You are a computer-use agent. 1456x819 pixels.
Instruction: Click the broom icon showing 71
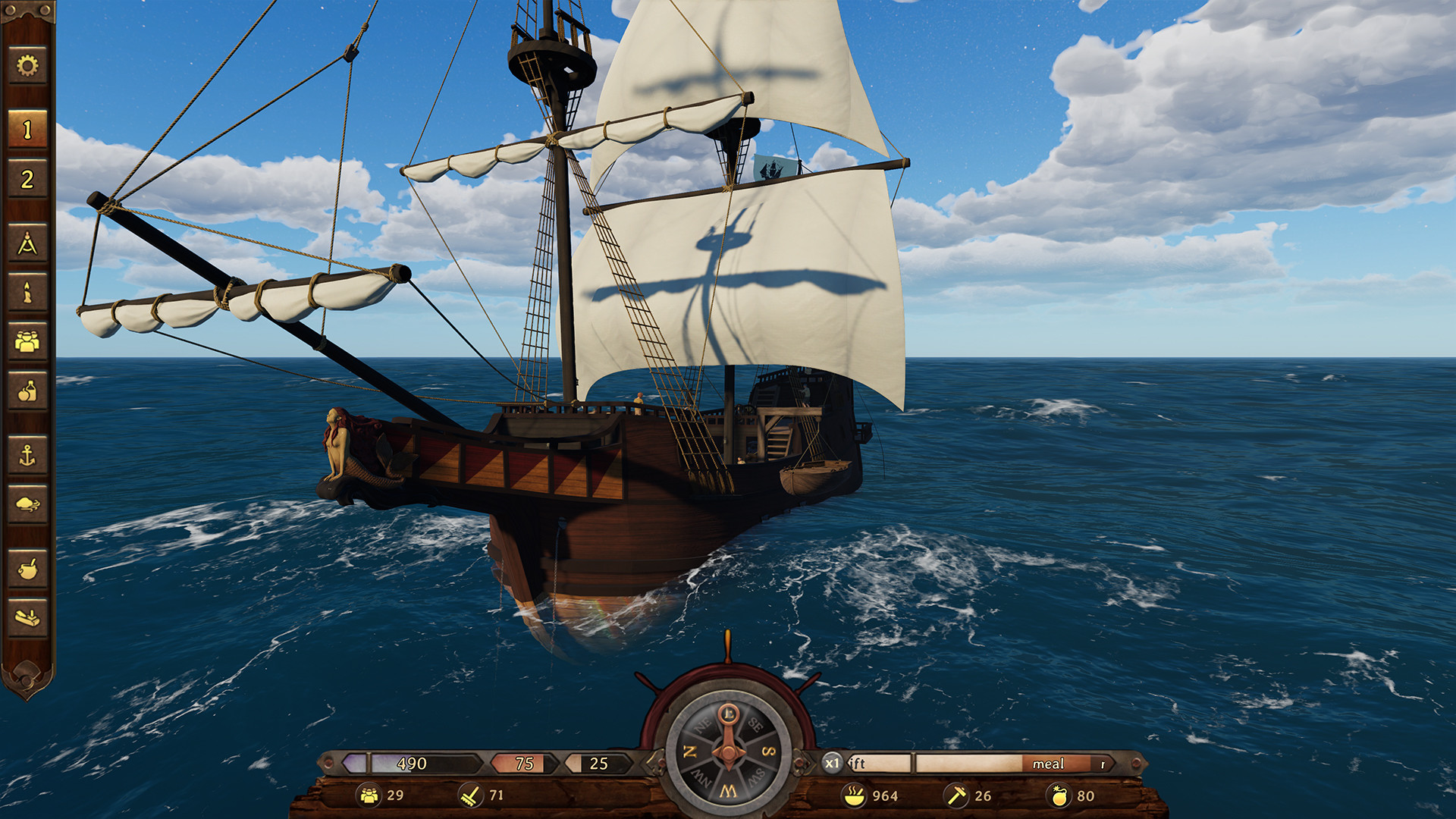point(470,796)
